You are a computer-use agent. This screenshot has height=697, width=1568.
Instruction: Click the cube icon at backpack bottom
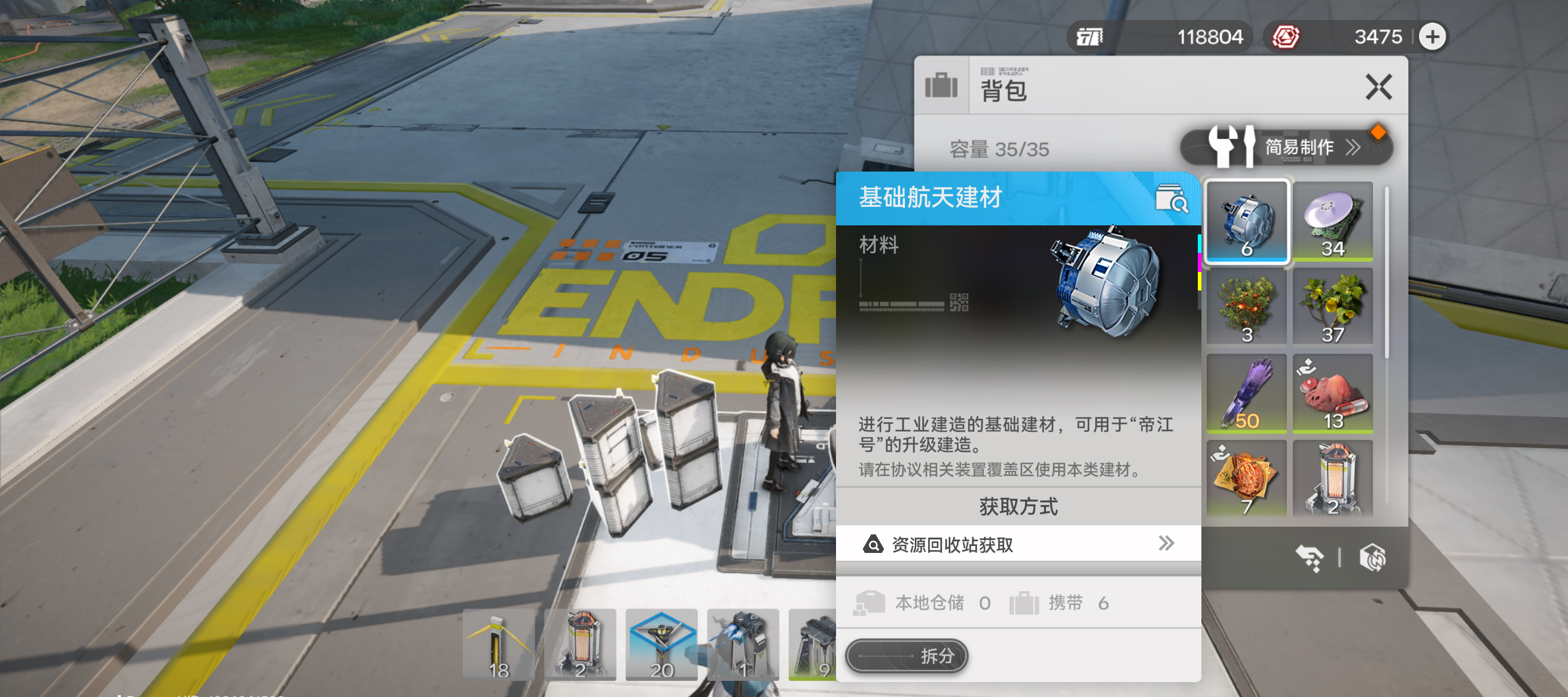[1372, 557]
